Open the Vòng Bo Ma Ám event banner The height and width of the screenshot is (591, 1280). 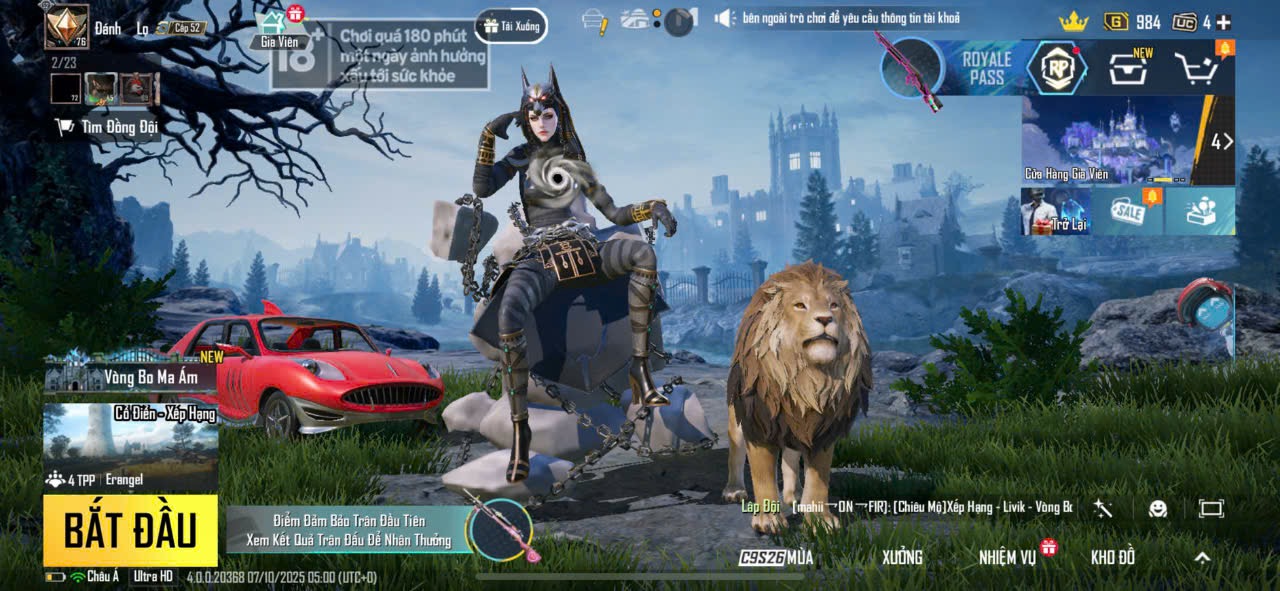(130, 377)
